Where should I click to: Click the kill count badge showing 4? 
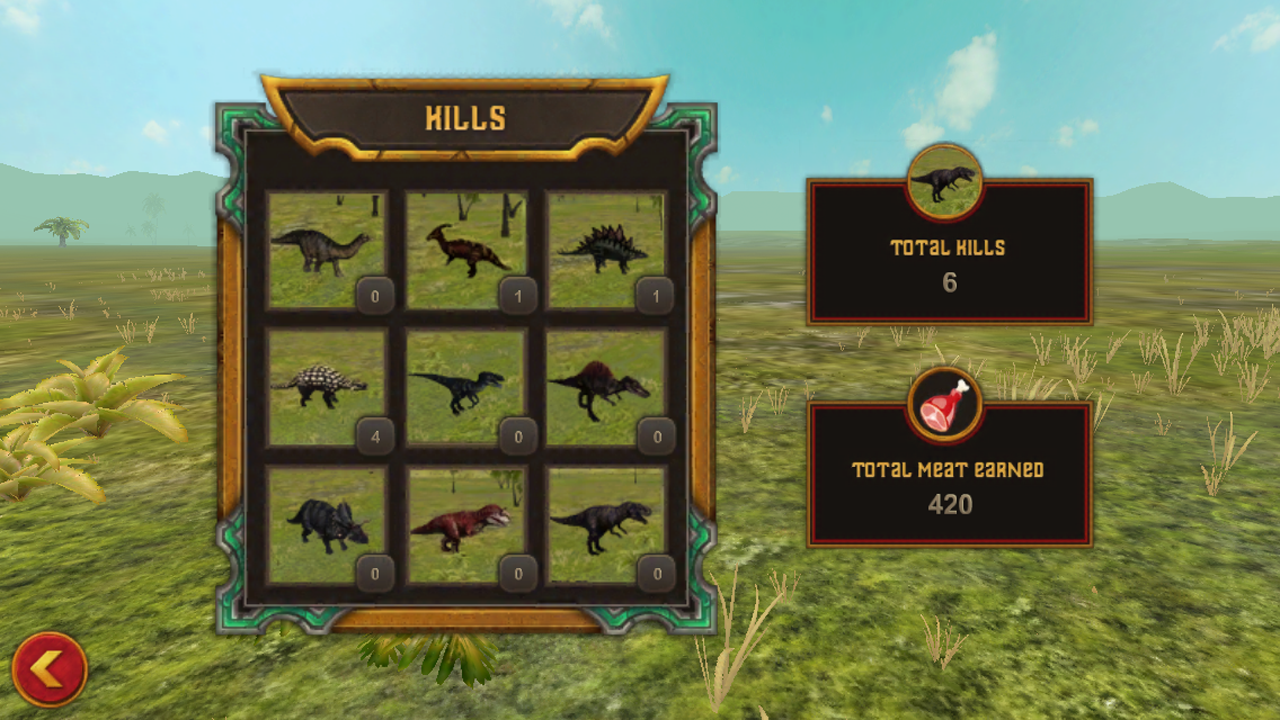(x=375, y=436)
